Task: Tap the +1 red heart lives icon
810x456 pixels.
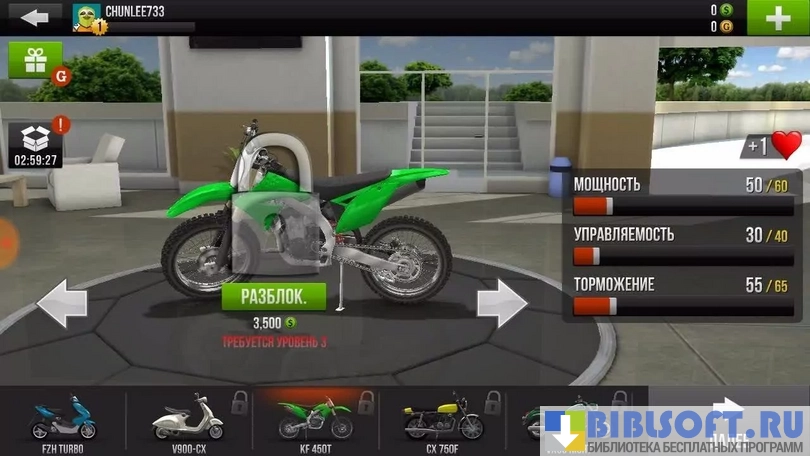Action: 772,146
